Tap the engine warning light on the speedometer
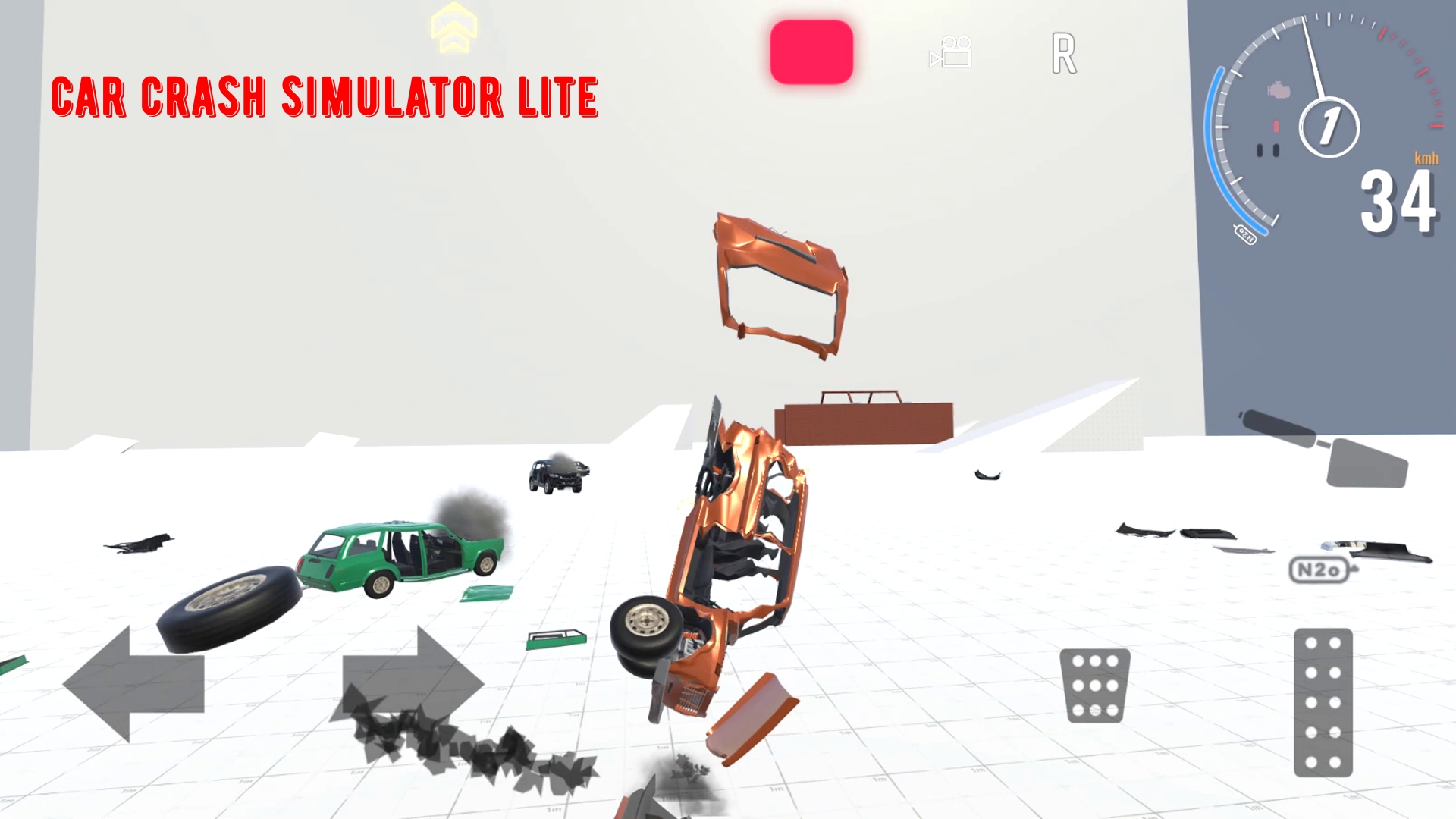This screenshot has width=1456, height=819. tap(1279, 91)
